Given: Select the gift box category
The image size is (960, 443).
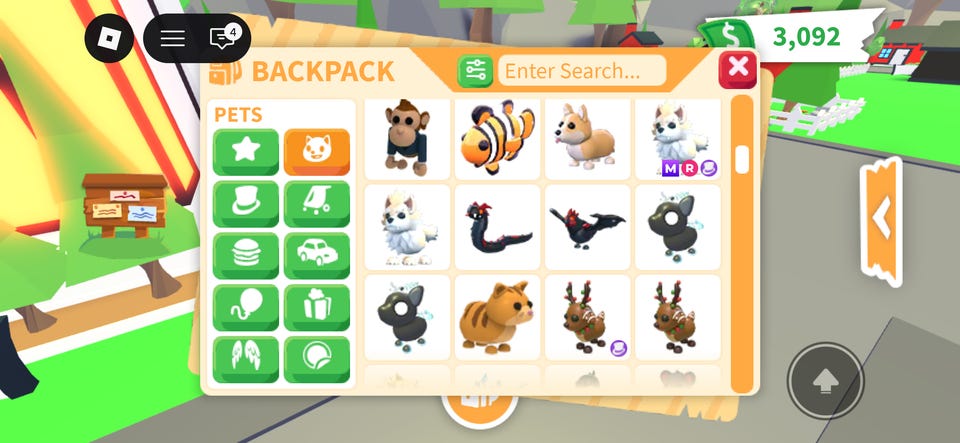Looking at the screenshot, I should [x=317, y=308].
